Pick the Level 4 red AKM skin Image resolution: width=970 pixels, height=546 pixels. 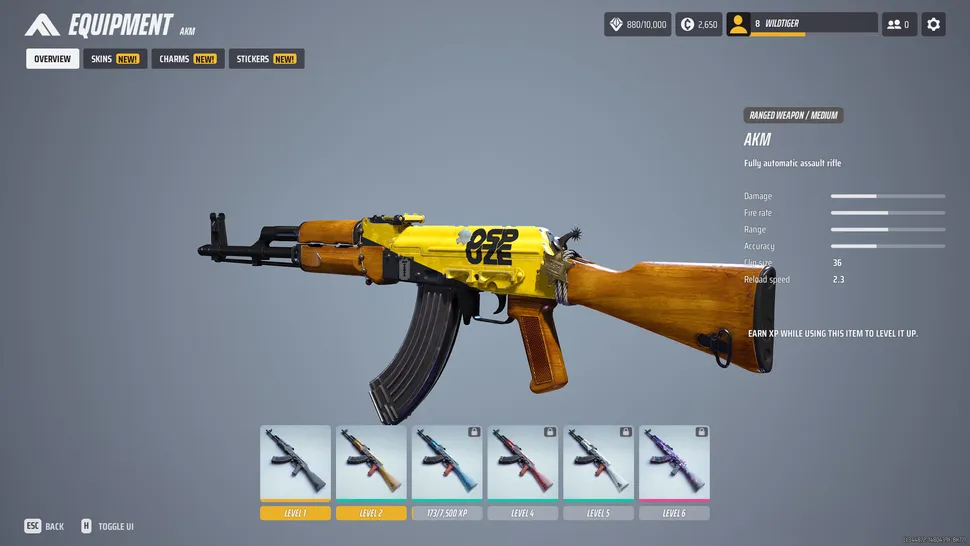click(x=522, y=463)
